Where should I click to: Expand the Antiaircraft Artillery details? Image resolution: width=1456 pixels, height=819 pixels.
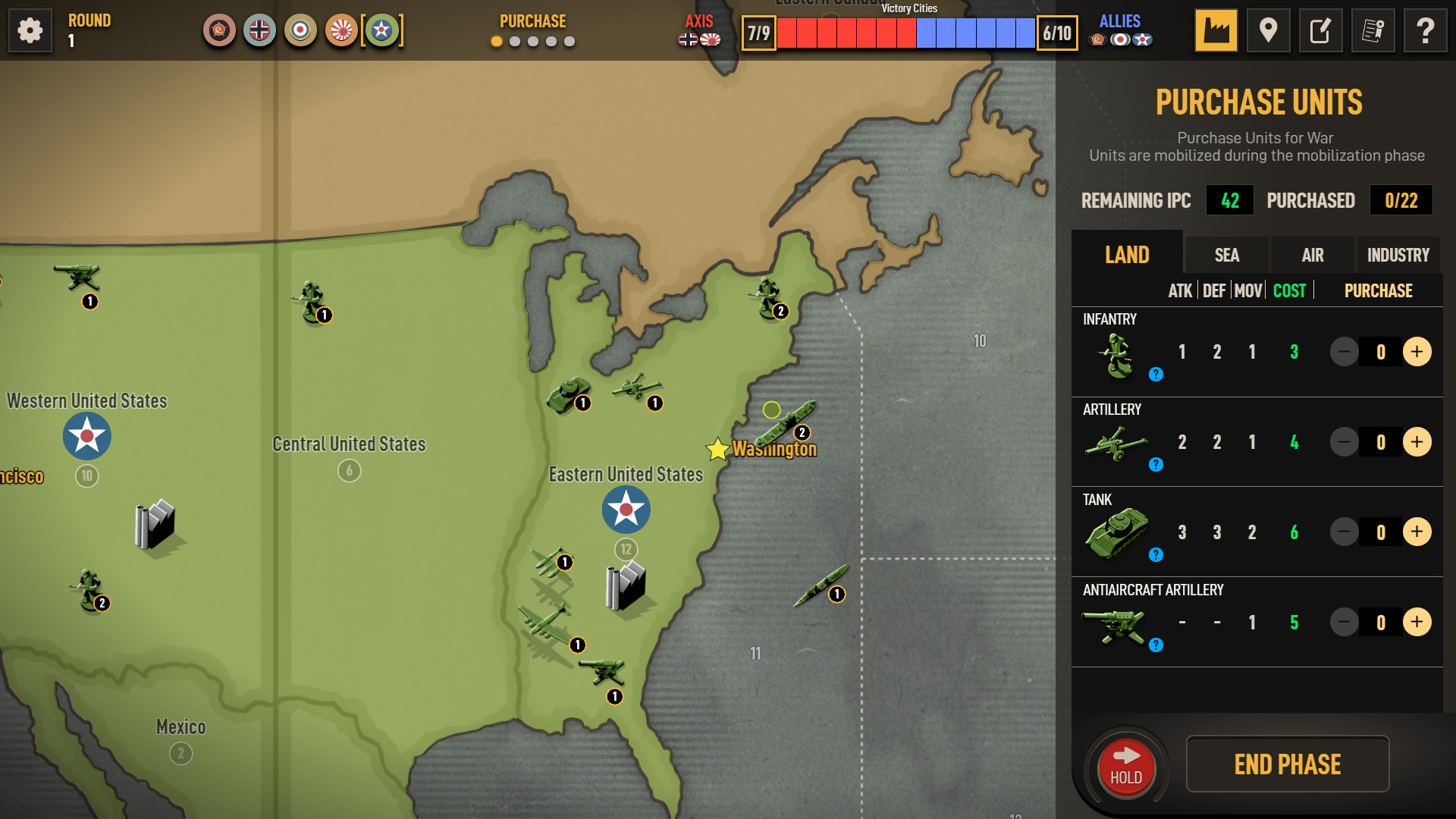point(1156,645)
